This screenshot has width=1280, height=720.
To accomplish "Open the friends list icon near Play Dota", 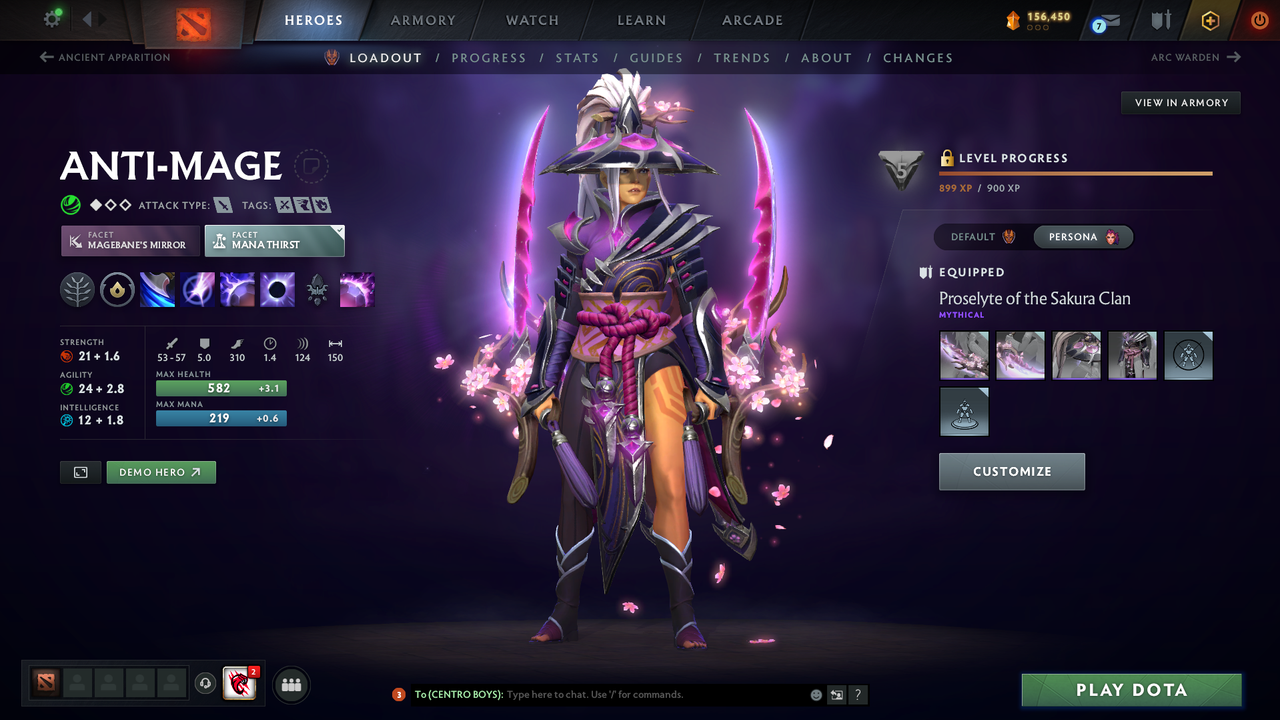I will [290, 684].
